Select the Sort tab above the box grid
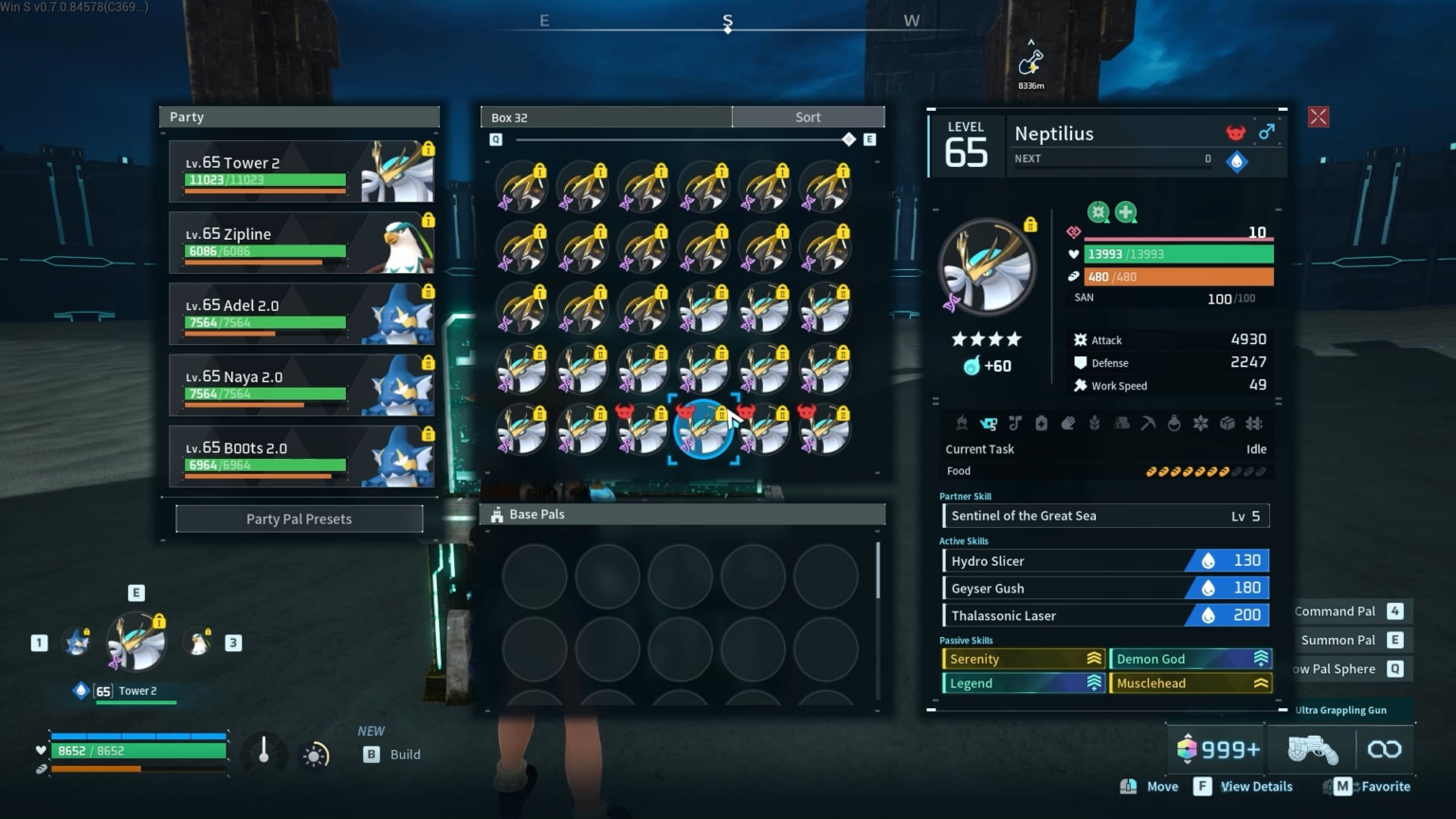This screenshot has width=1456, height=819. click(807, 117)
